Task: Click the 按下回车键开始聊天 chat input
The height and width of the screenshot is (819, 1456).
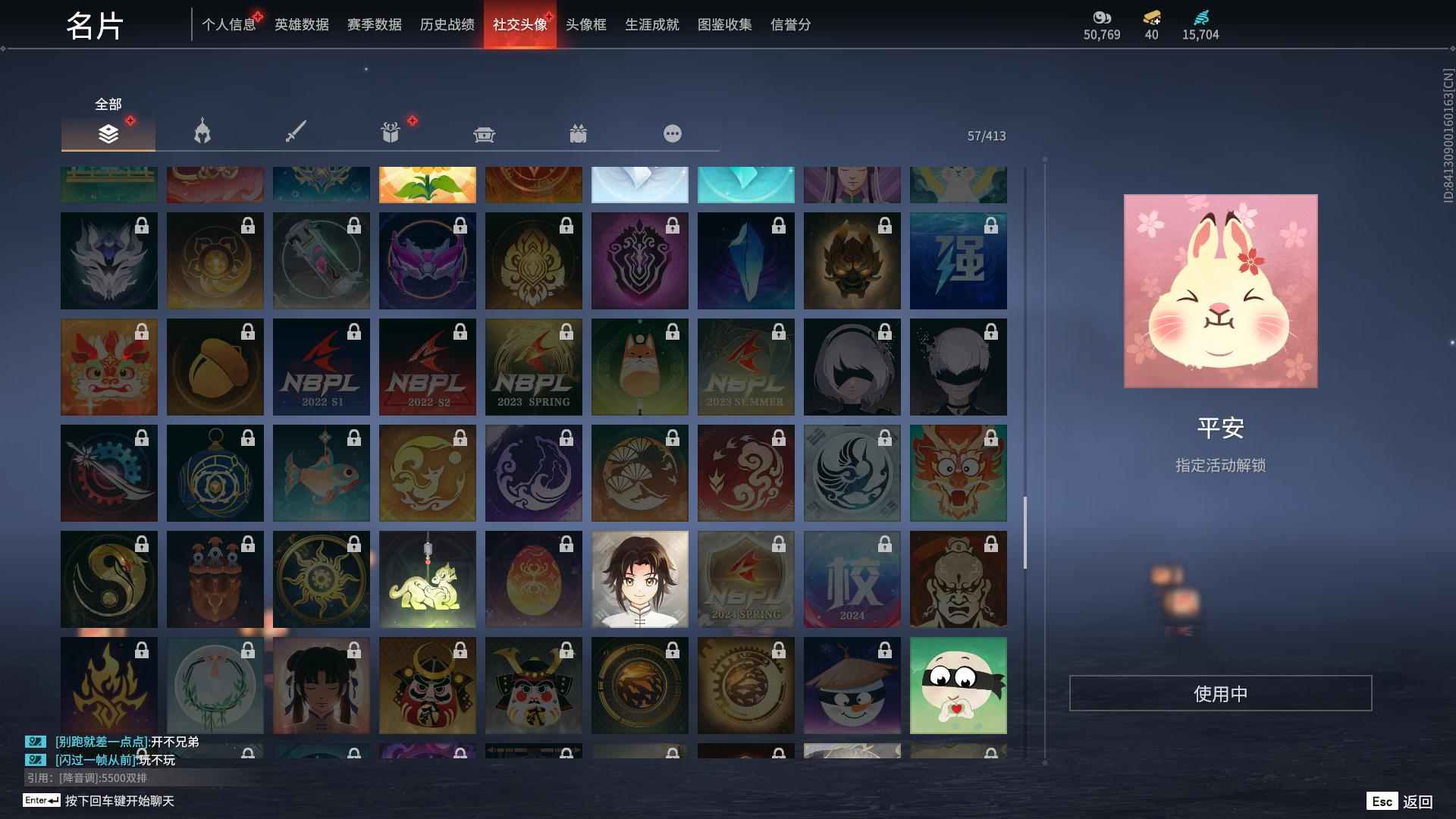Action: coord(118,802)
